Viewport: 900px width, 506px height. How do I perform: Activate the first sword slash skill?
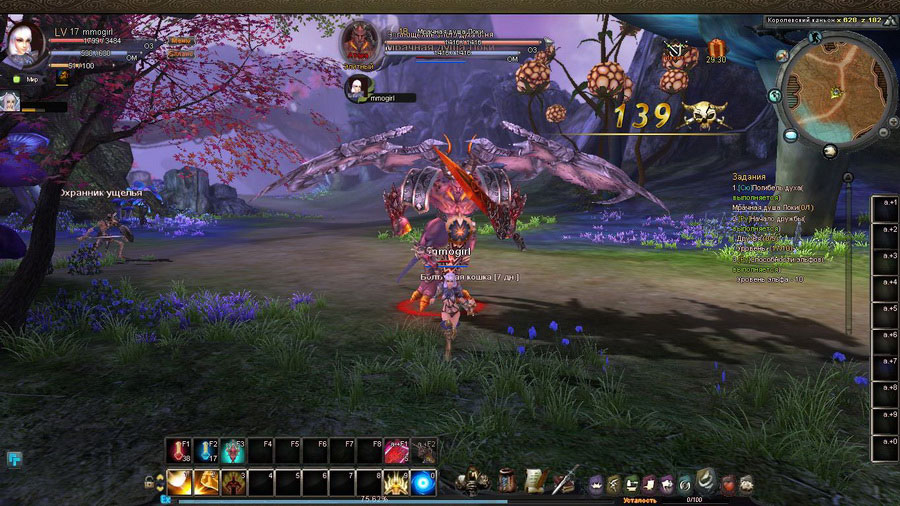pos(180,482)
